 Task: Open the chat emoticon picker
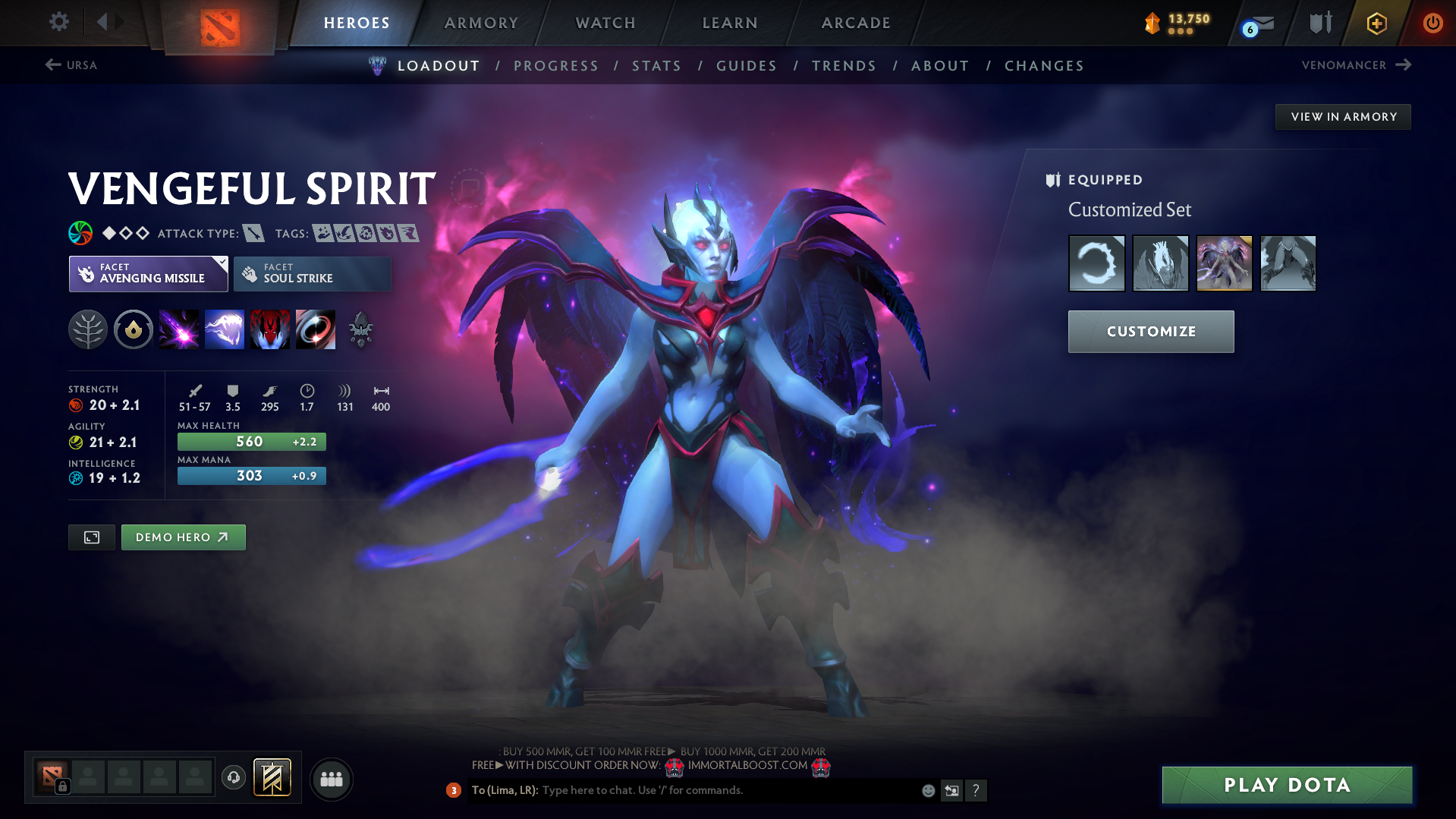pos(927,790)
